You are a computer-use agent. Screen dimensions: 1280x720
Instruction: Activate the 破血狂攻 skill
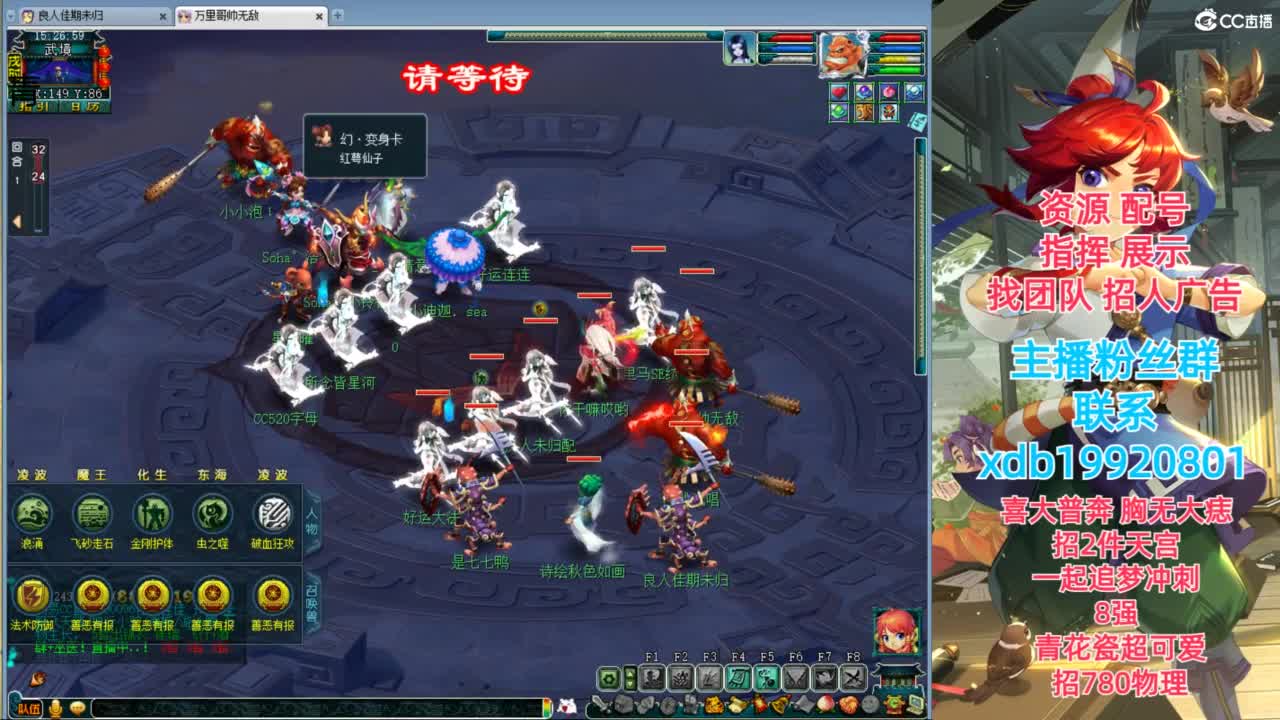[272, 513]
